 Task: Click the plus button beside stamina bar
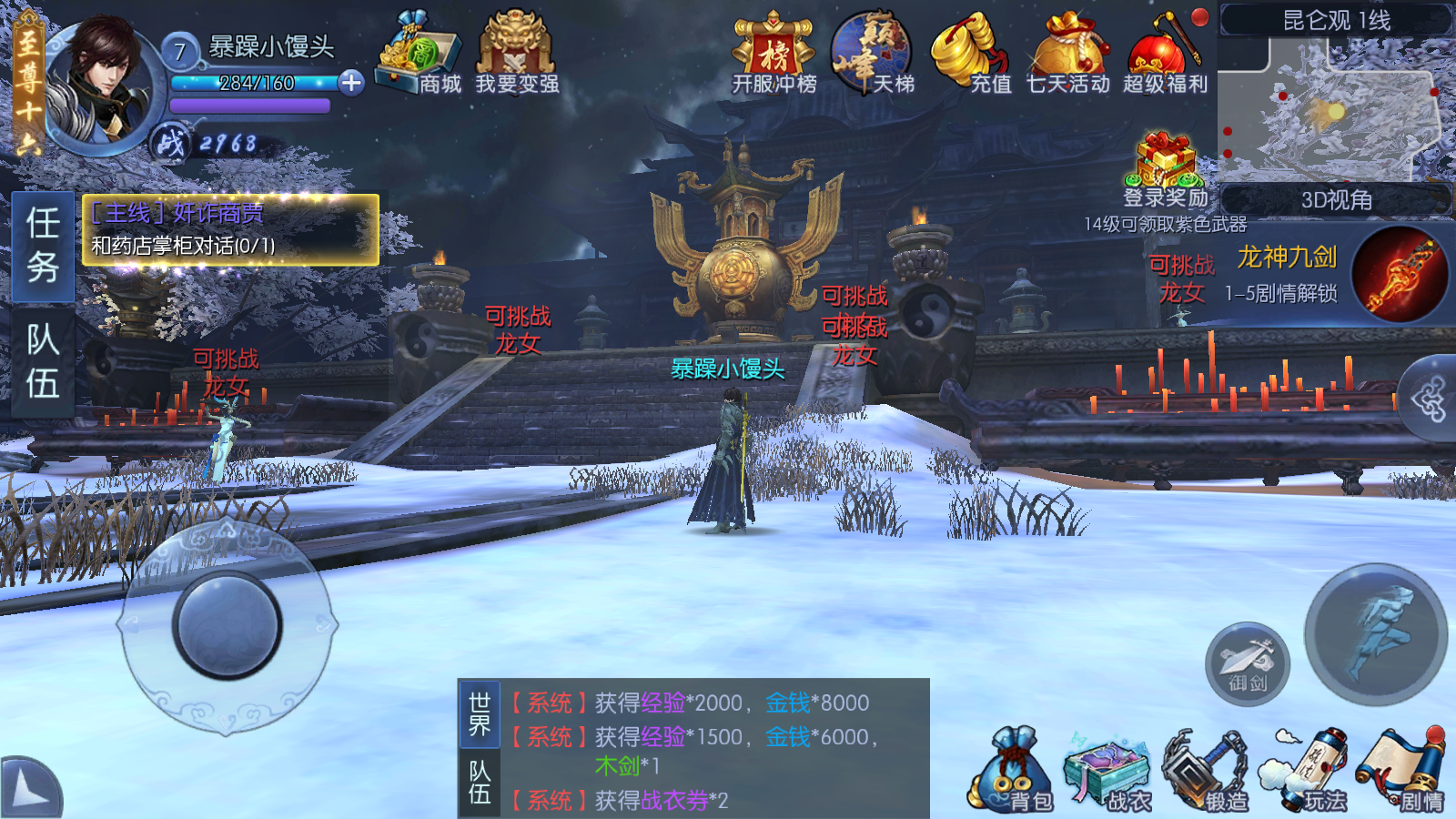[x=351, y=83]
